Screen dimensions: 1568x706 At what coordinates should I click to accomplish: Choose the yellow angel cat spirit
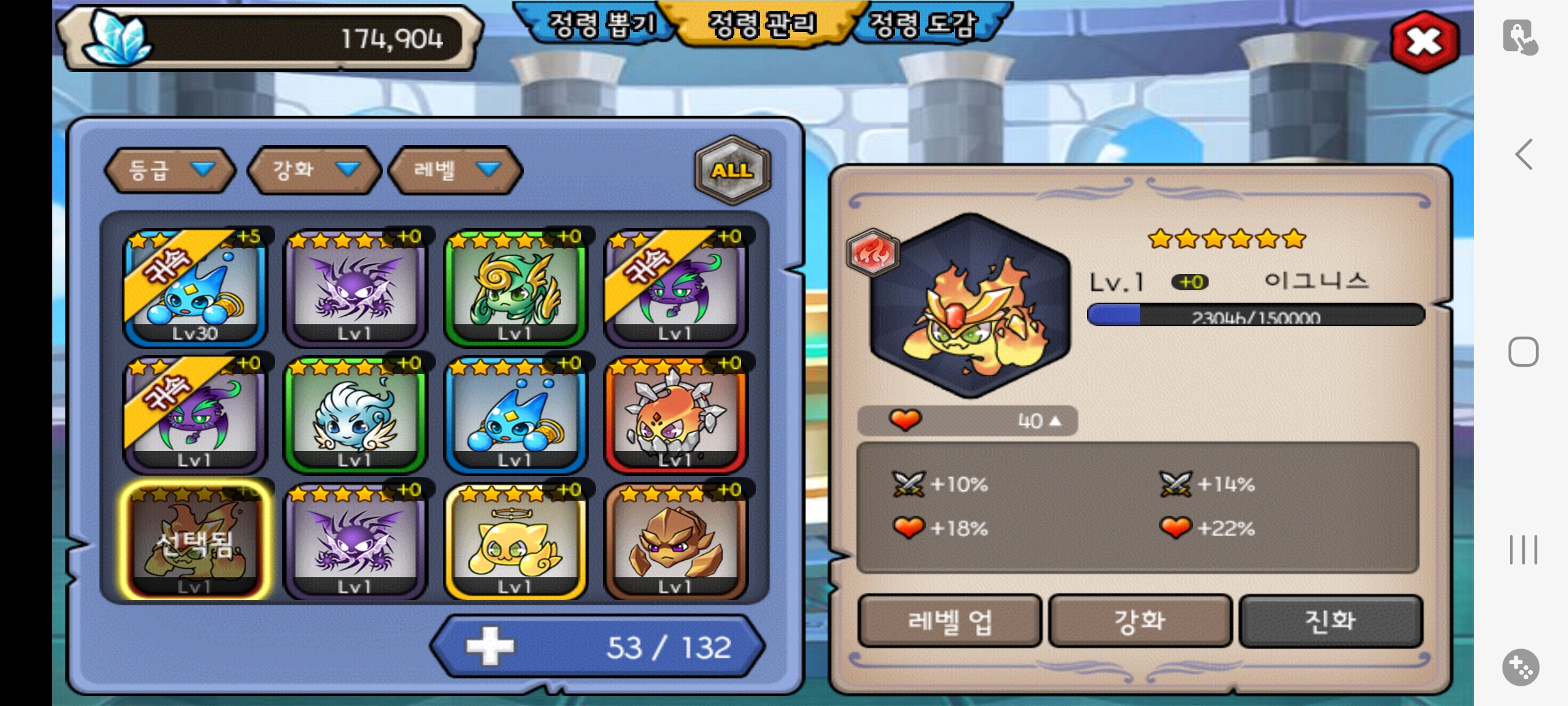click(x=515, y=541)
